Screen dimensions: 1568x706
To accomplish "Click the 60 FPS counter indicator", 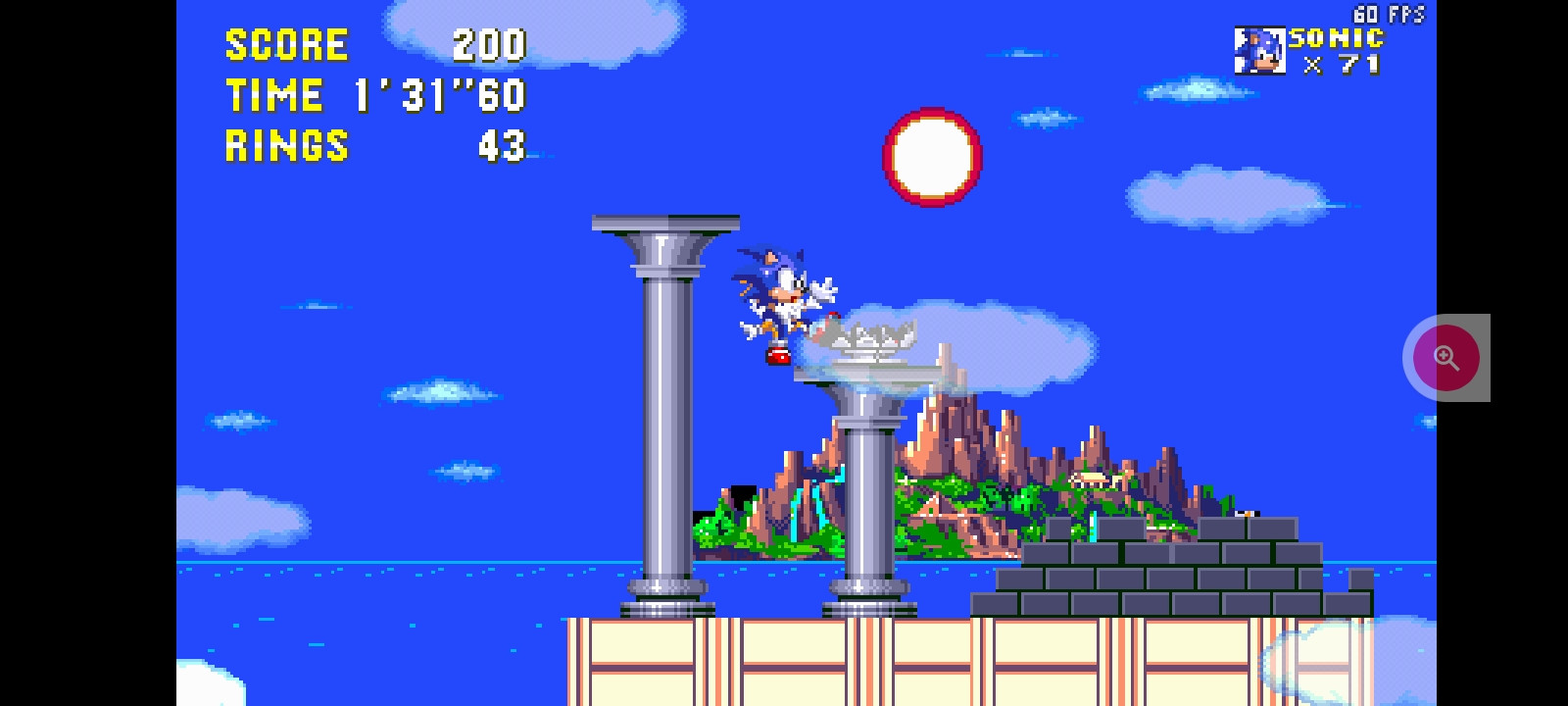I will pyautogui.click(x=1390, y=14).
